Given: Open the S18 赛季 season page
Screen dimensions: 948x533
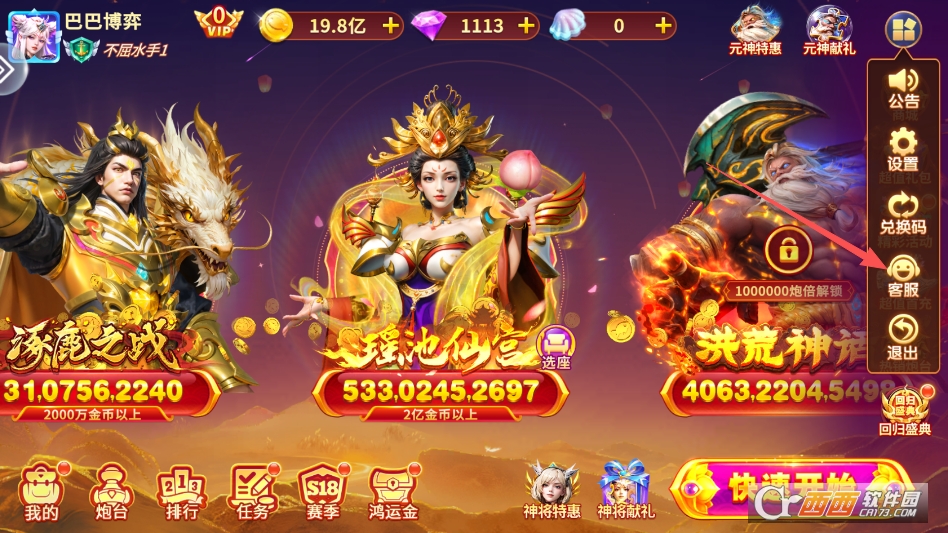Looking at the screenshot, I should pos(324,492).
